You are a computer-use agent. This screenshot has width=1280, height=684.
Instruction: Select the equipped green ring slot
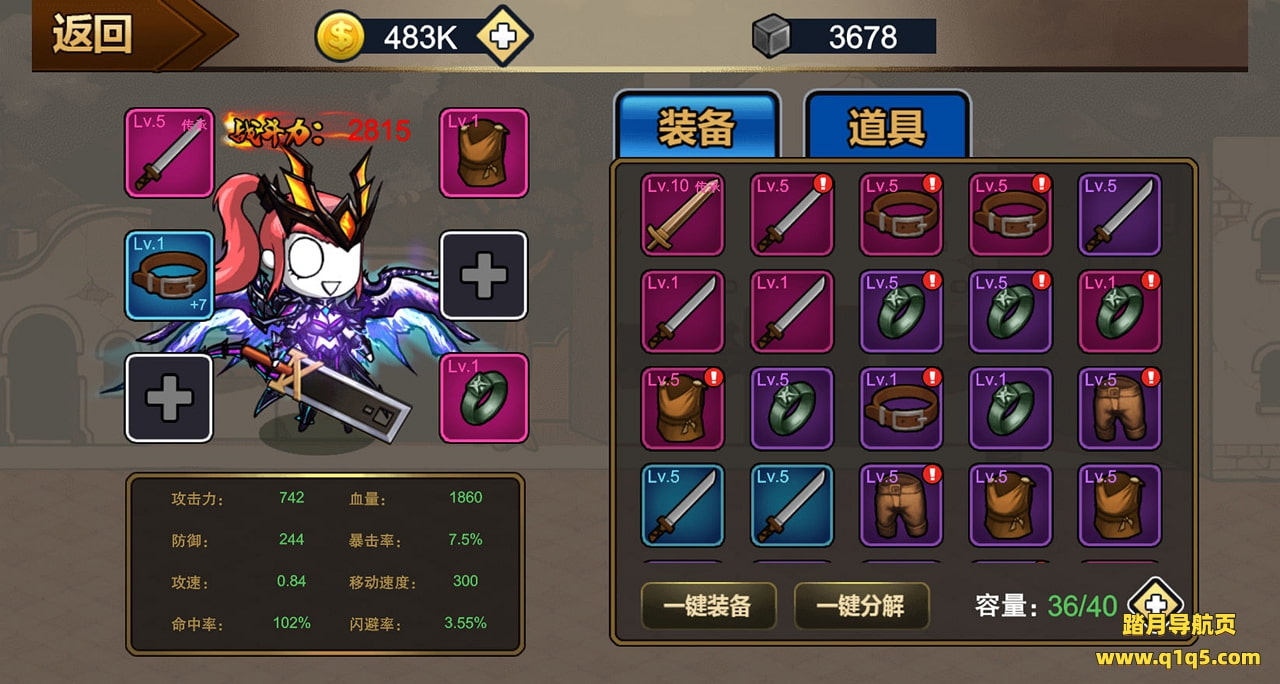[x=484, y=398]
